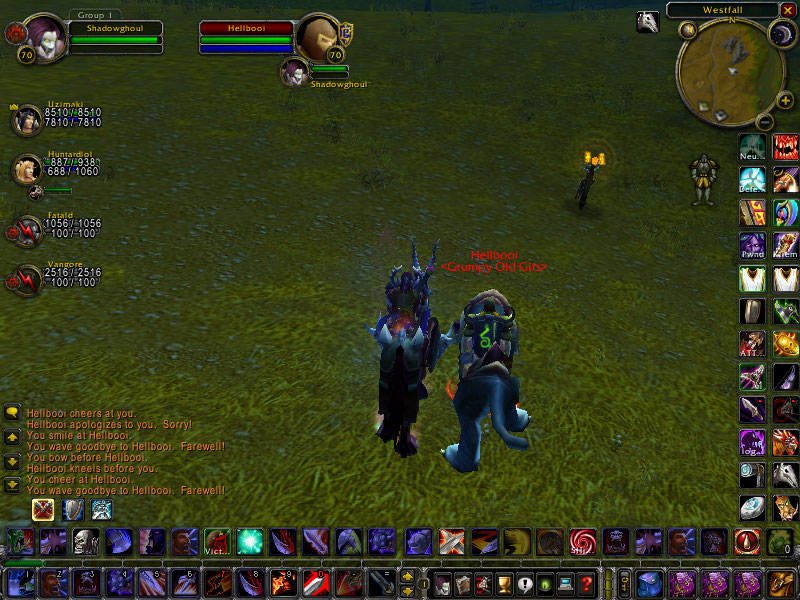Viewport: 800px width, 600px height.
Task: Activate the green glowing orb ability
Action: (250, 542)
